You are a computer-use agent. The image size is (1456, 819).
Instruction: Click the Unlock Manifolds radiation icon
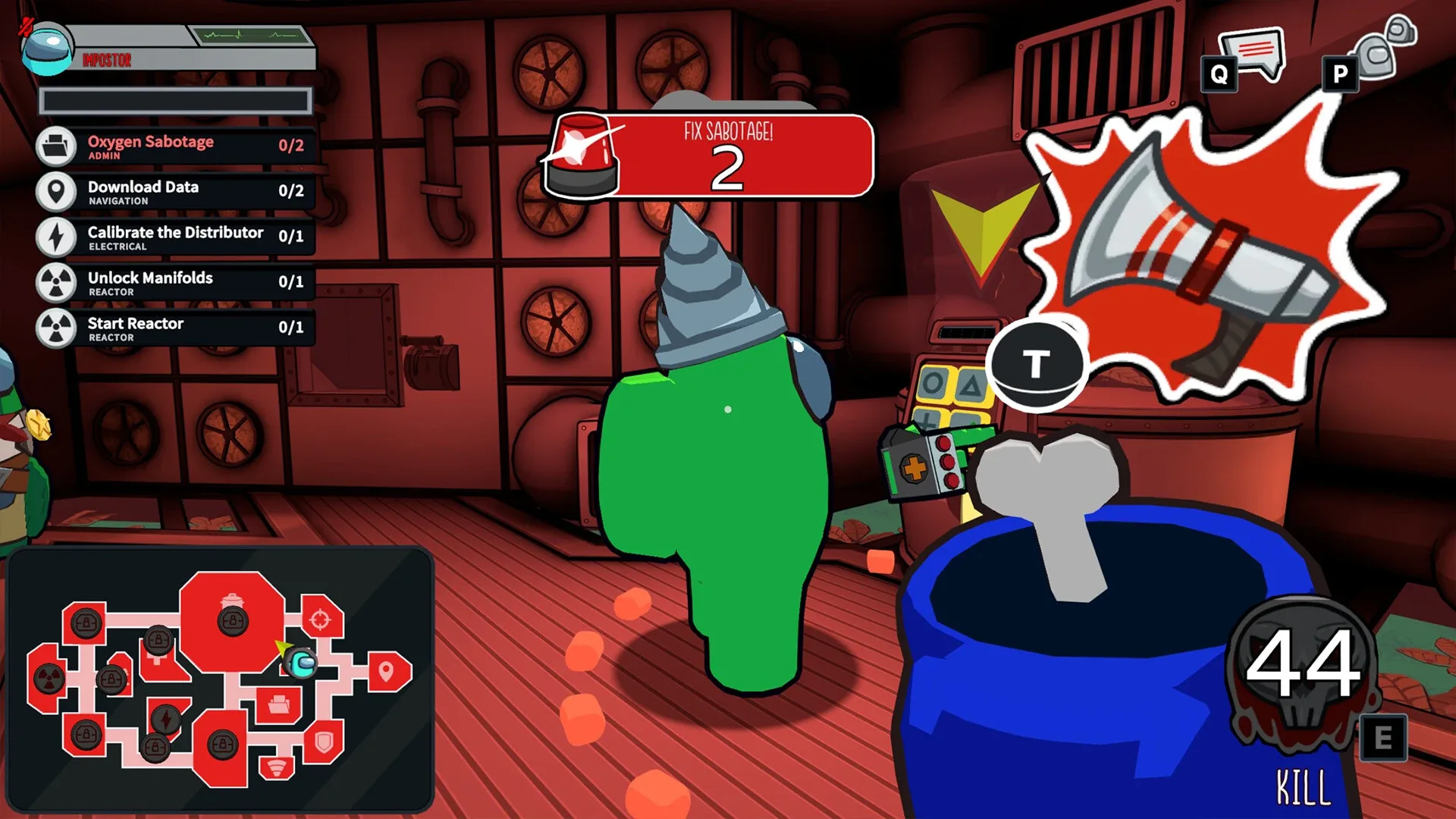coord(55,284)
